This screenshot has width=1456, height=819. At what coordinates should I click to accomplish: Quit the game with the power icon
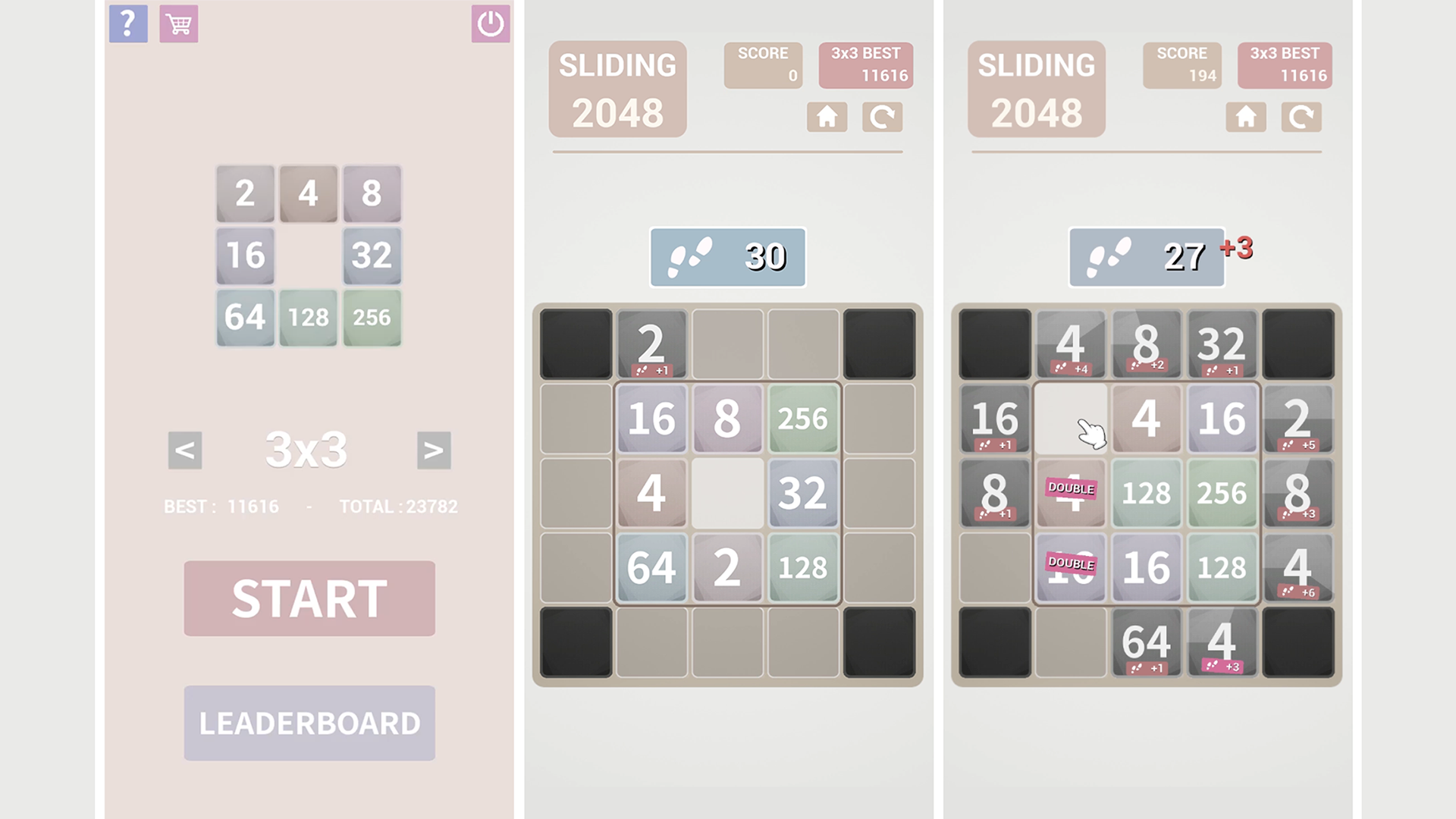coord(490,22)
